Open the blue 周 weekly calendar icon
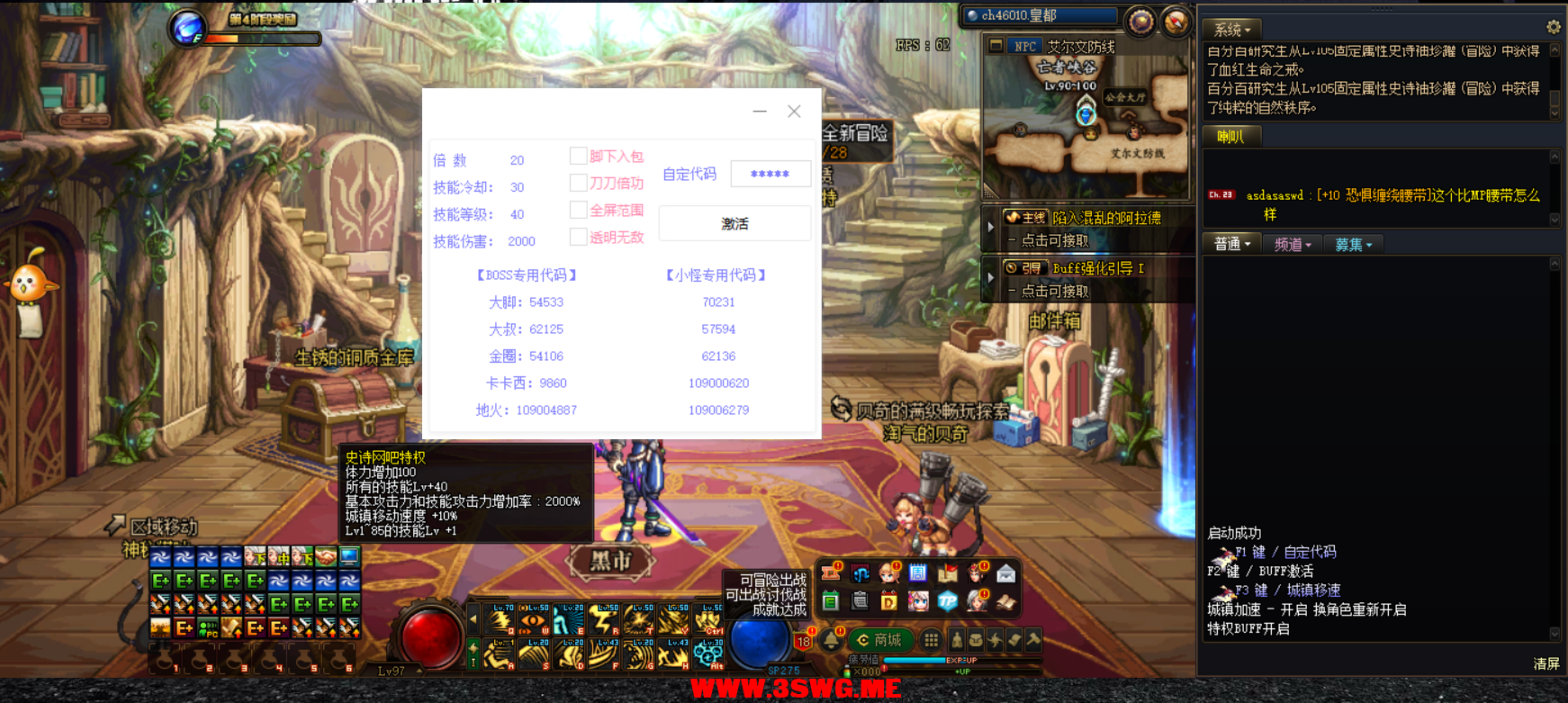 (917, 572)
